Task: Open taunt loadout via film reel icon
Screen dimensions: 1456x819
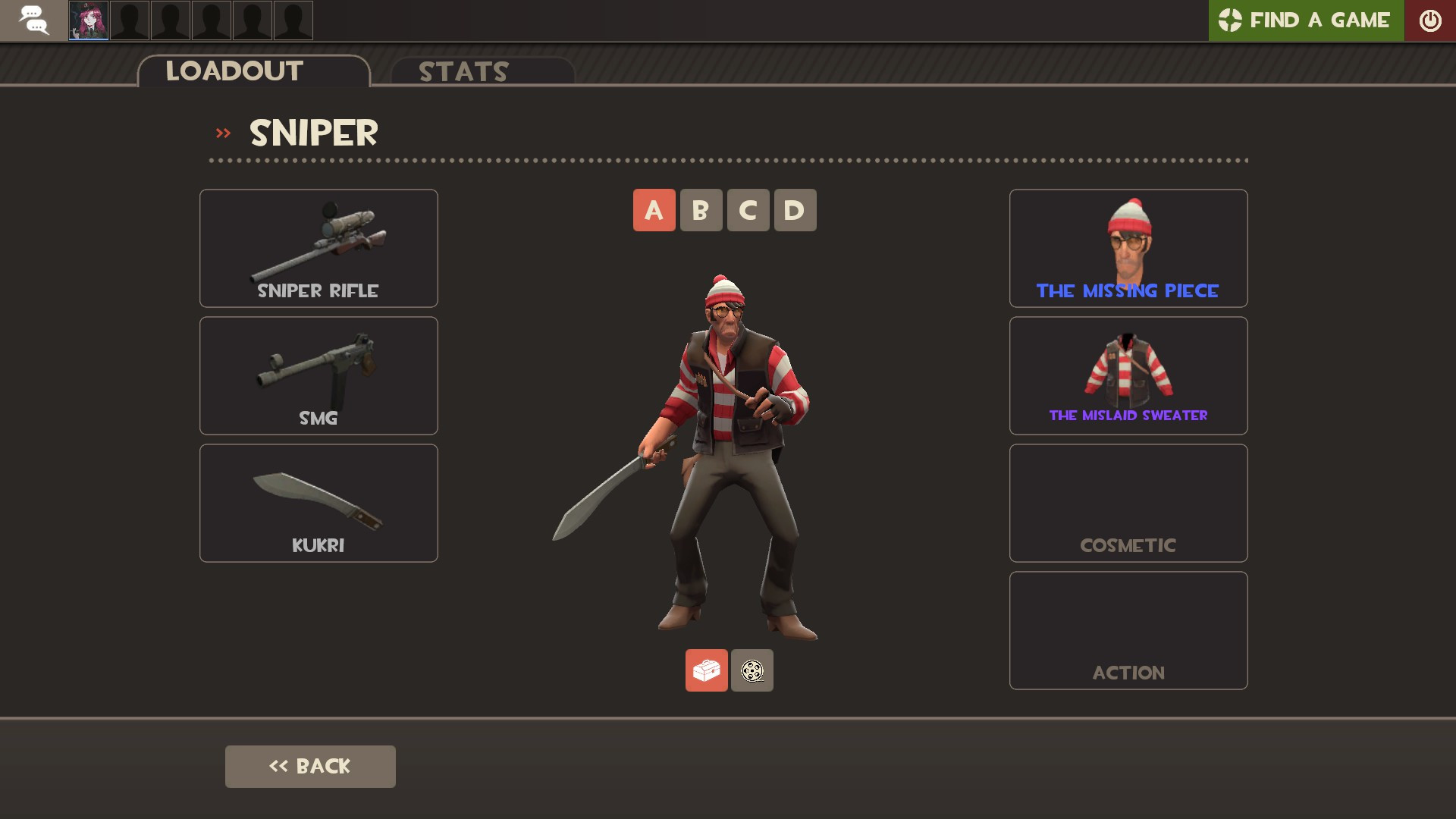Action: [x=752, y=670]
